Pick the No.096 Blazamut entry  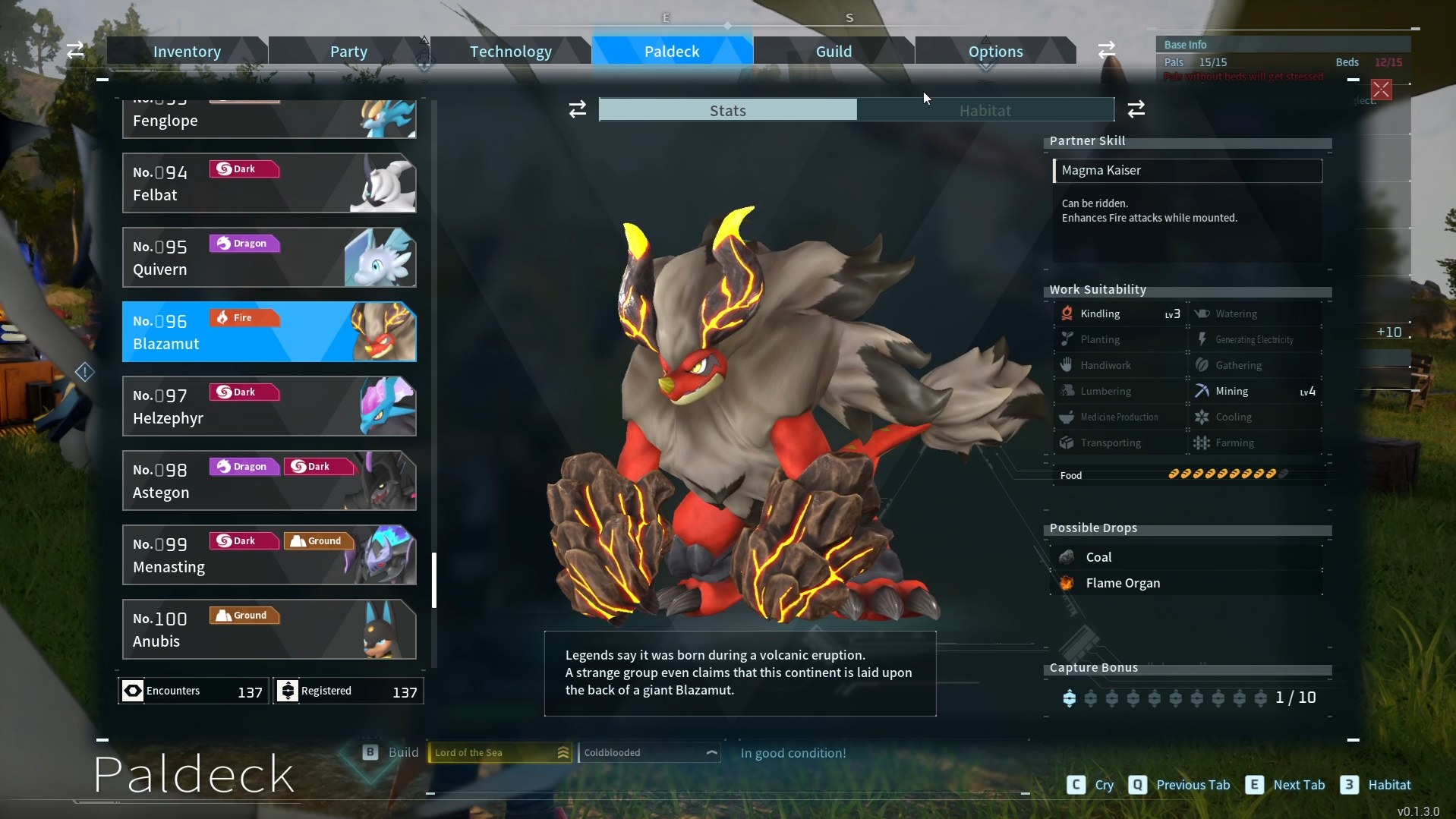point(269,332)
